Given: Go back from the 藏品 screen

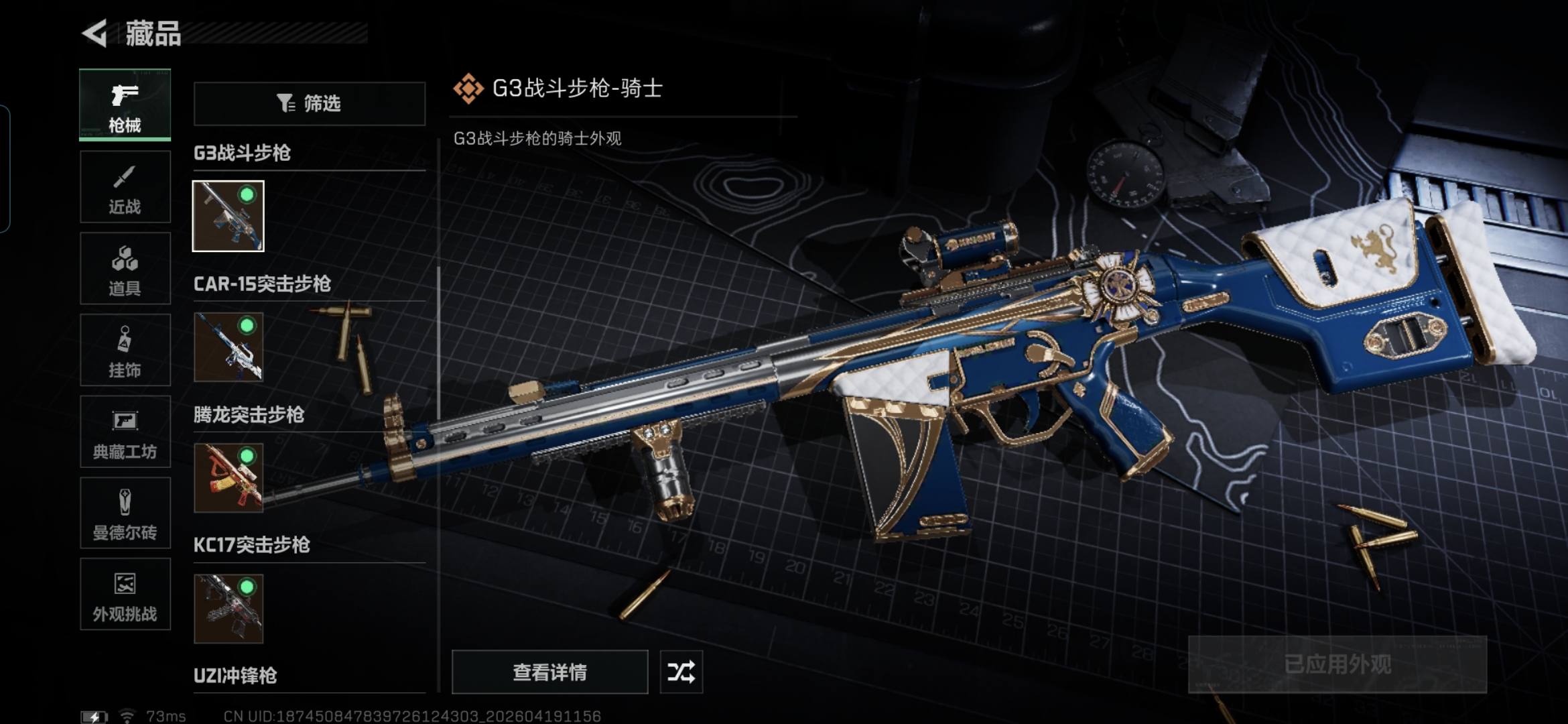Looking at the screenshot, I should coord(95,34).
